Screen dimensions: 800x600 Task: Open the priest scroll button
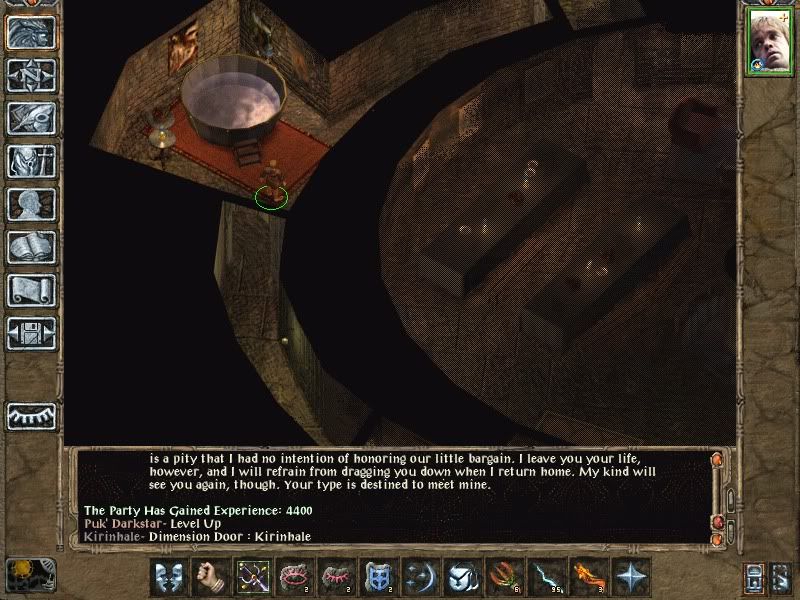(31, 290)
